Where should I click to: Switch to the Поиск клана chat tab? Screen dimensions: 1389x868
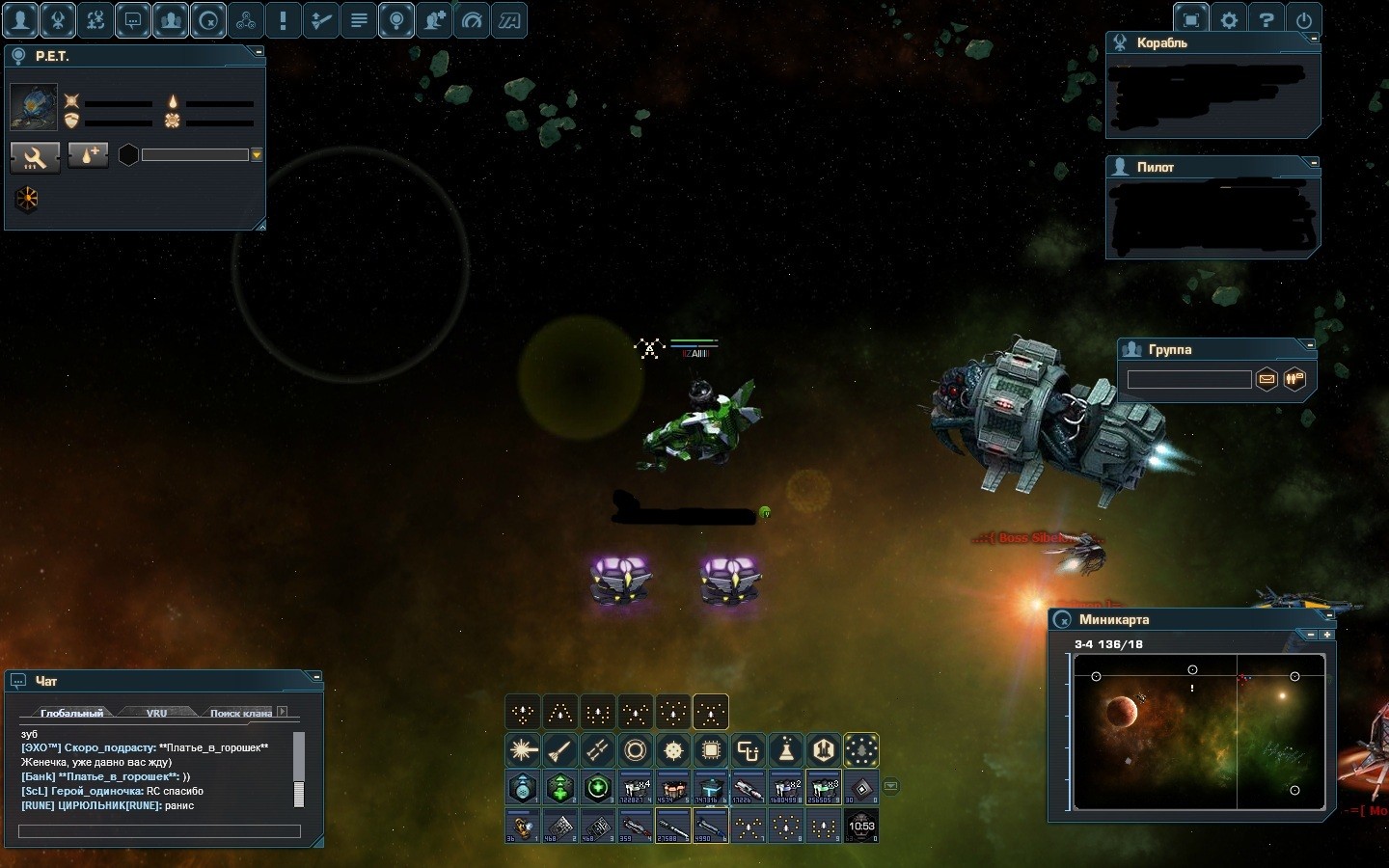240,713
